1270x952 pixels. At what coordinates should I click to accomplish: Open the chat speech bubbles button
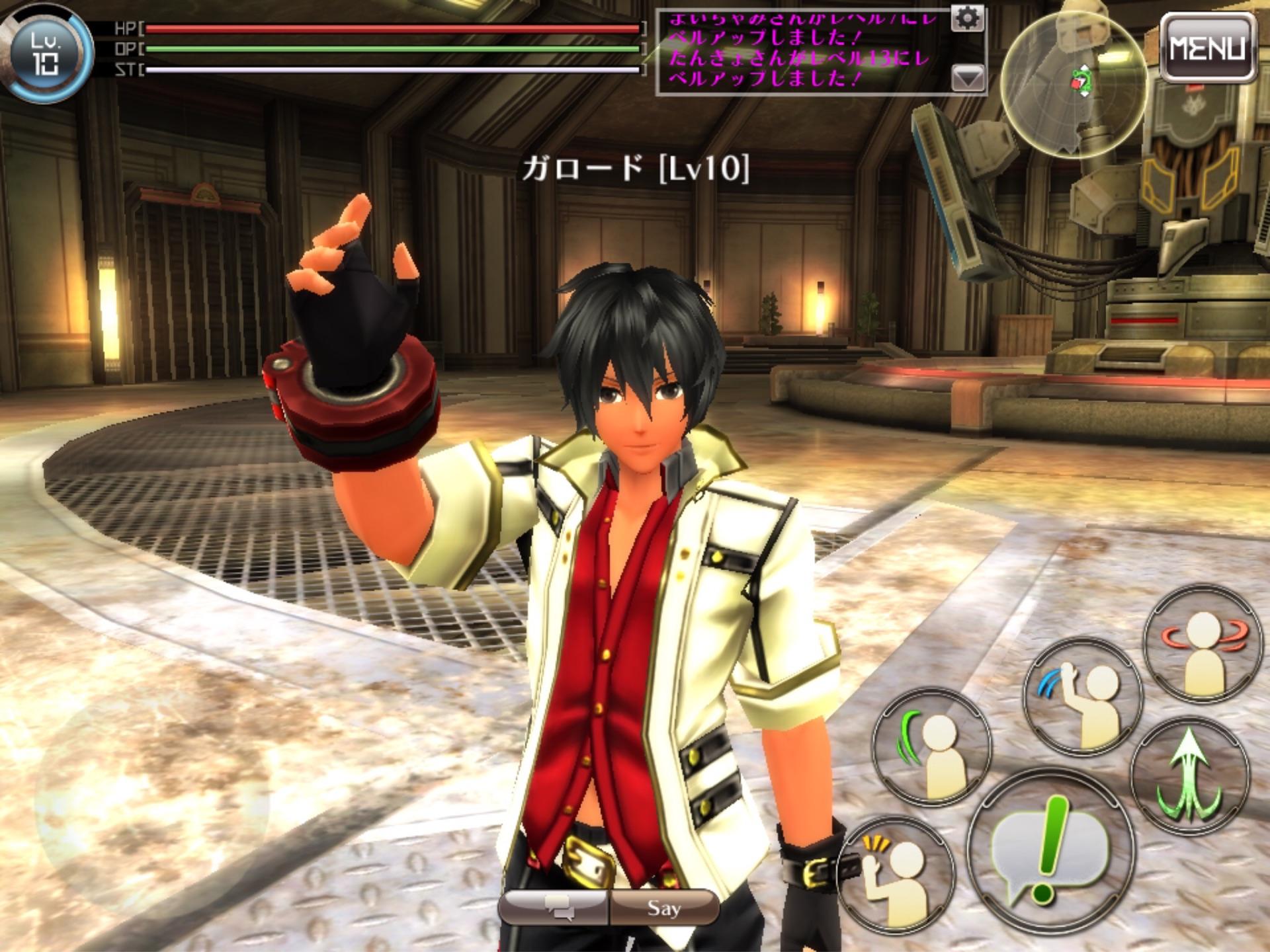coord(554,908)
